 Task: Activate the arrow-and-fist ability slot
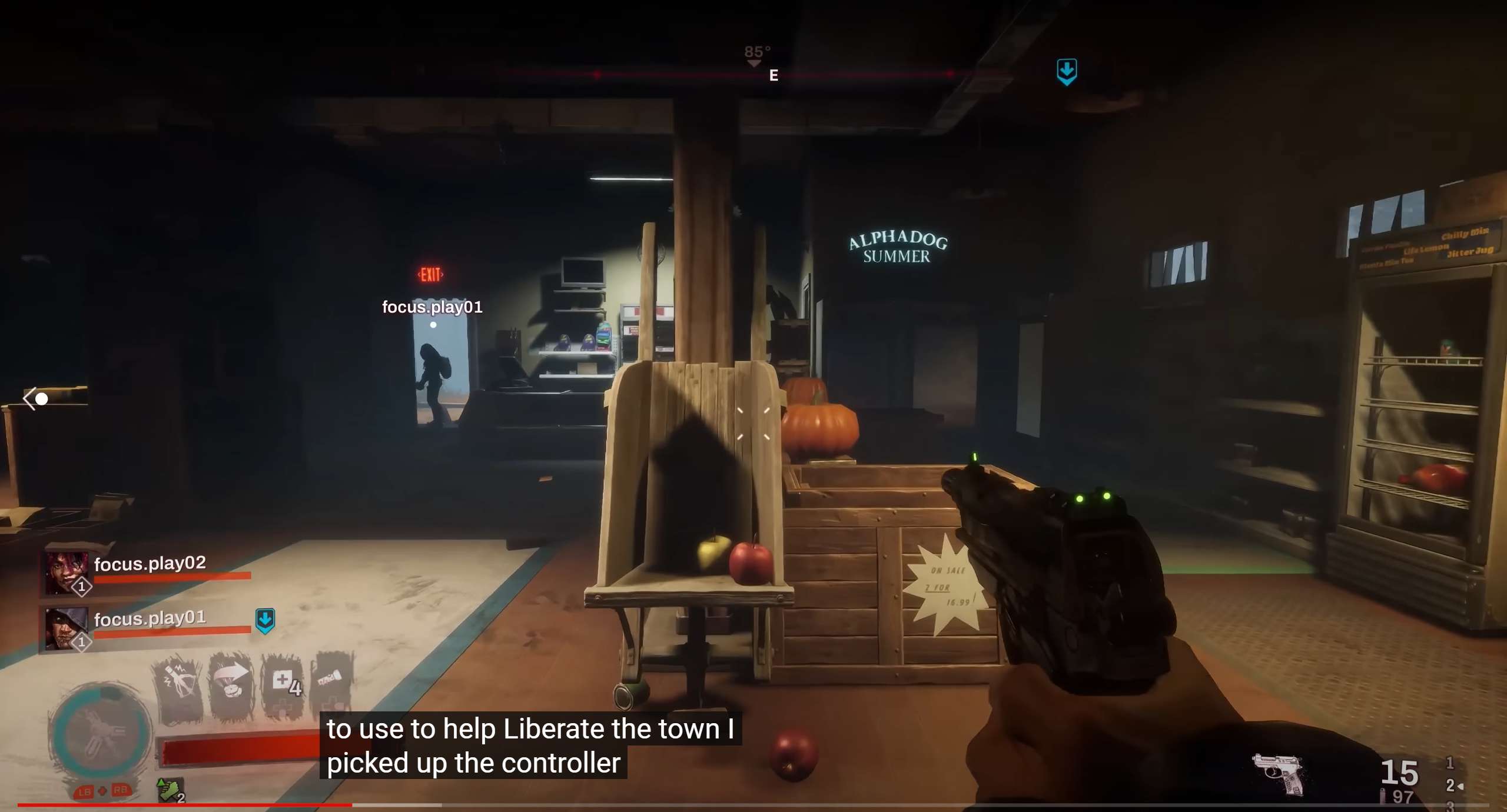pyautogui.click(x=232, y=685)
